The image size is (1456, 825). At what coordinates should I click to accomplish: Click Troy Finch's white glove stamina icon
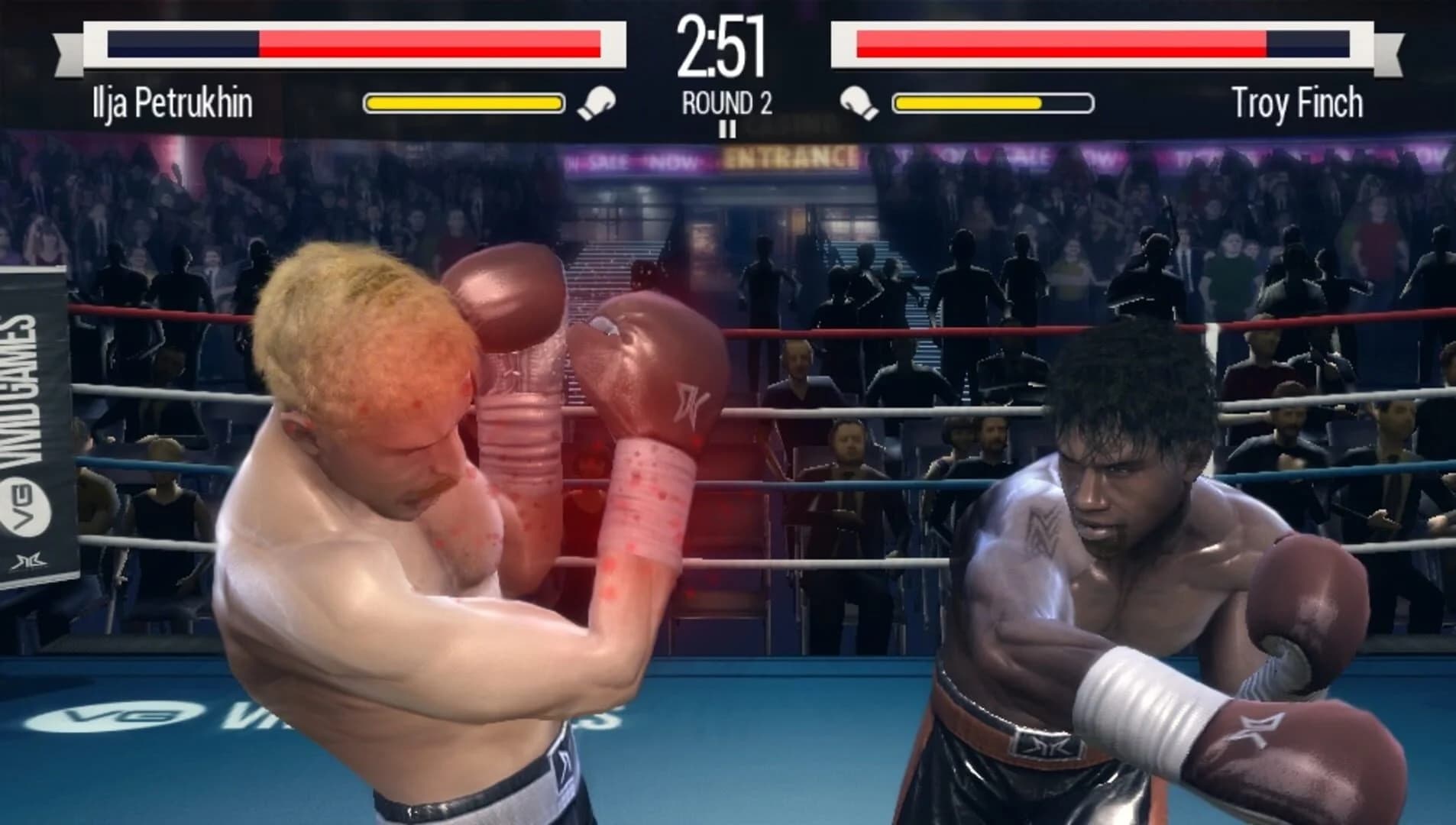tap(857, 100)
